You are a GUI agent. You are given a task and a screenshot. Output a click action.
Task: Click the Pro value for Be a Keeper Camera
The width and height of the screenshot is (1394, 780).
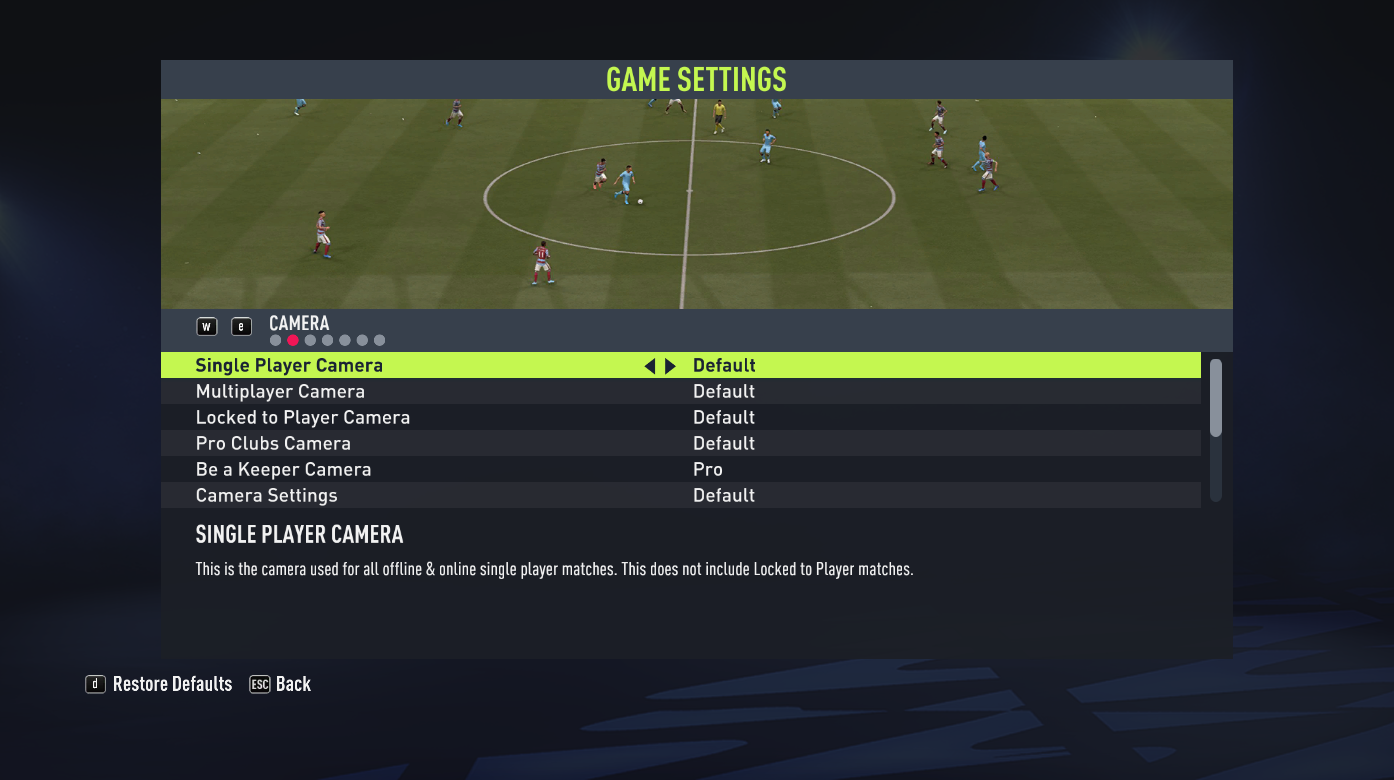point(707,469)
